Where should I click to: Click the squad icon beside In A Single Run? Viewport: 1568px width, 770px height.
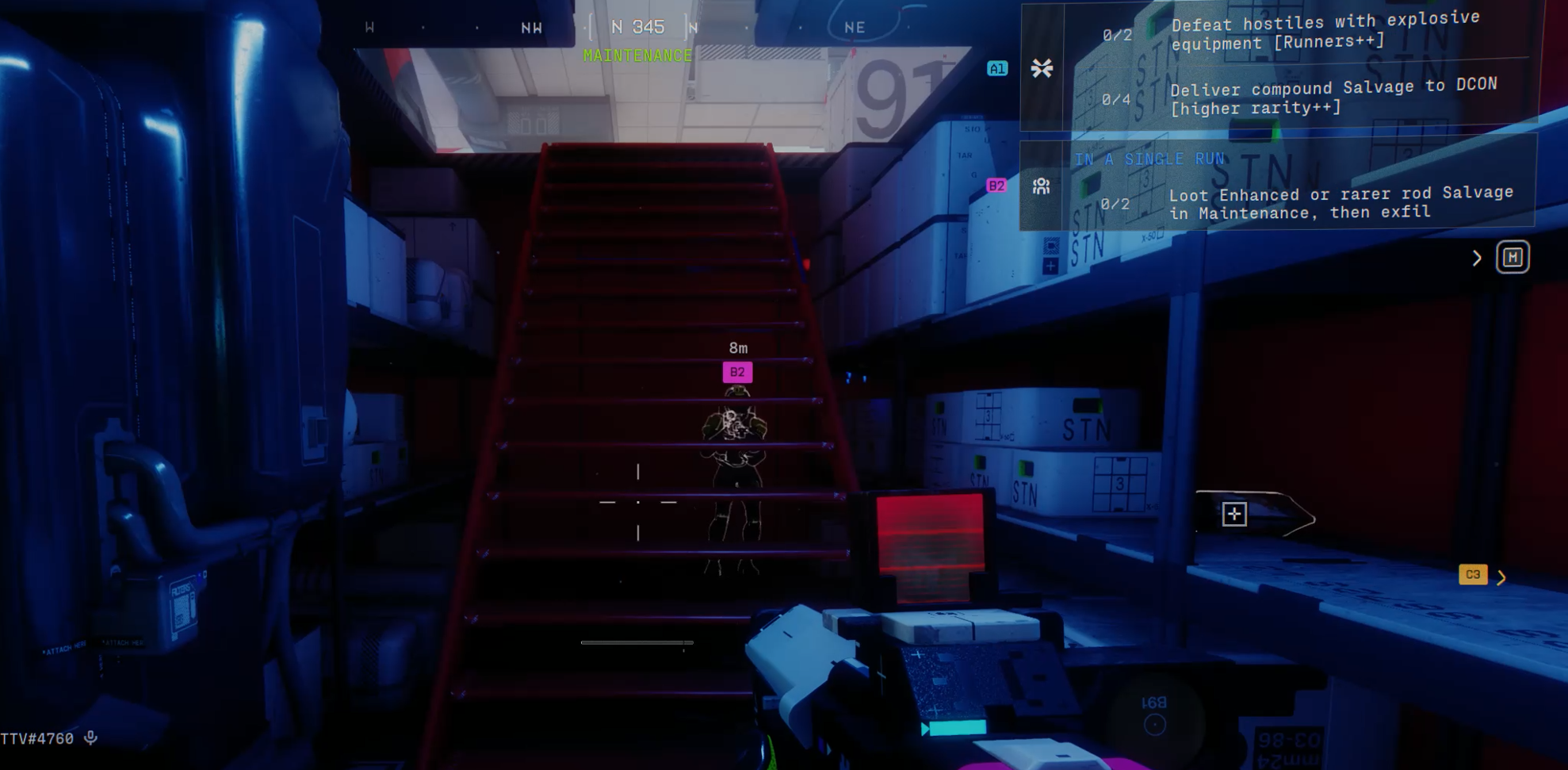(1041, 186)
